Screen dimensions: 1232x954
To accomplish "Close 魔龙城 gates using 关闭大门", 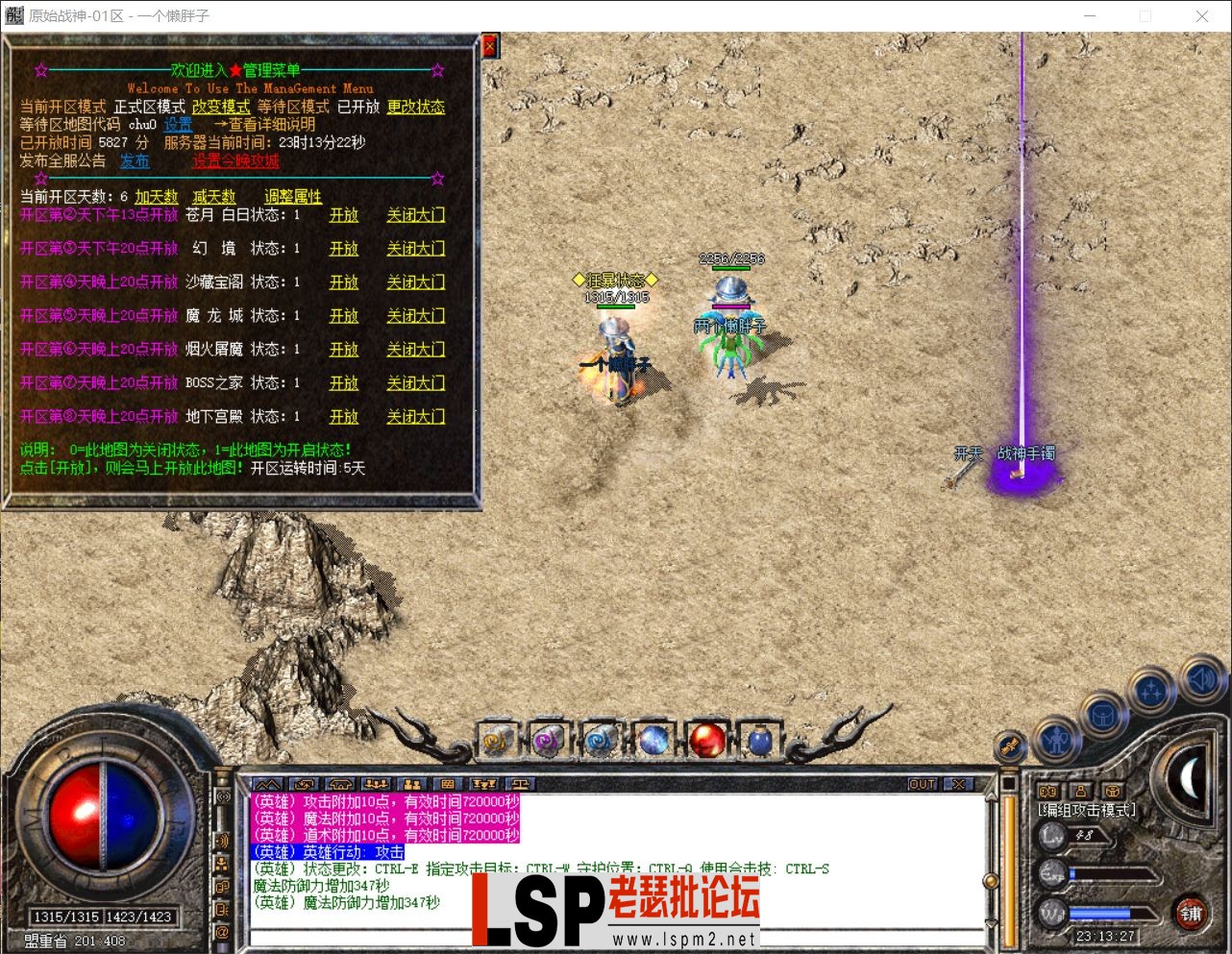I will (x=415, y=315).
